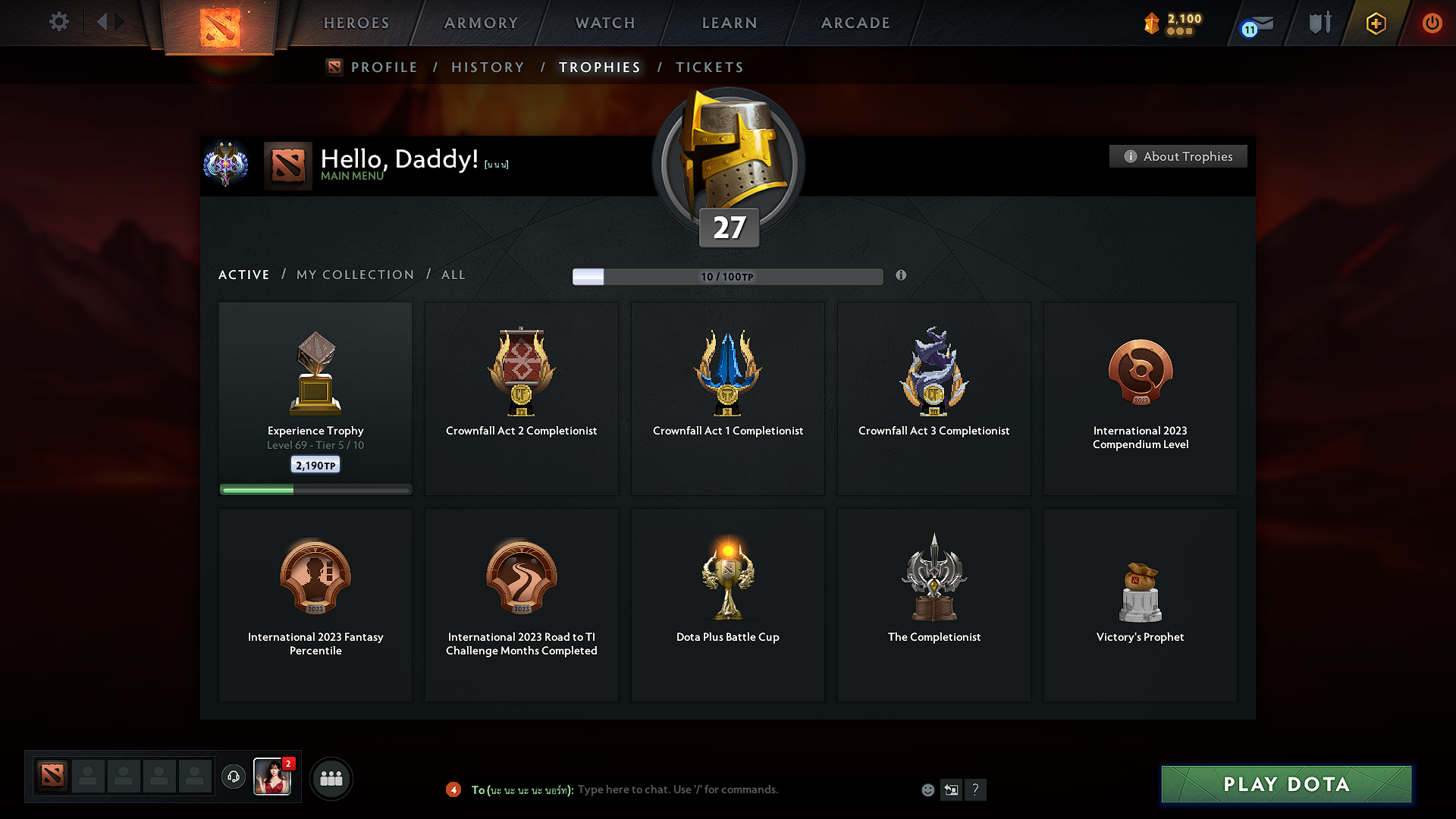Click the emoticon icon in chat bar

(927, 789)
